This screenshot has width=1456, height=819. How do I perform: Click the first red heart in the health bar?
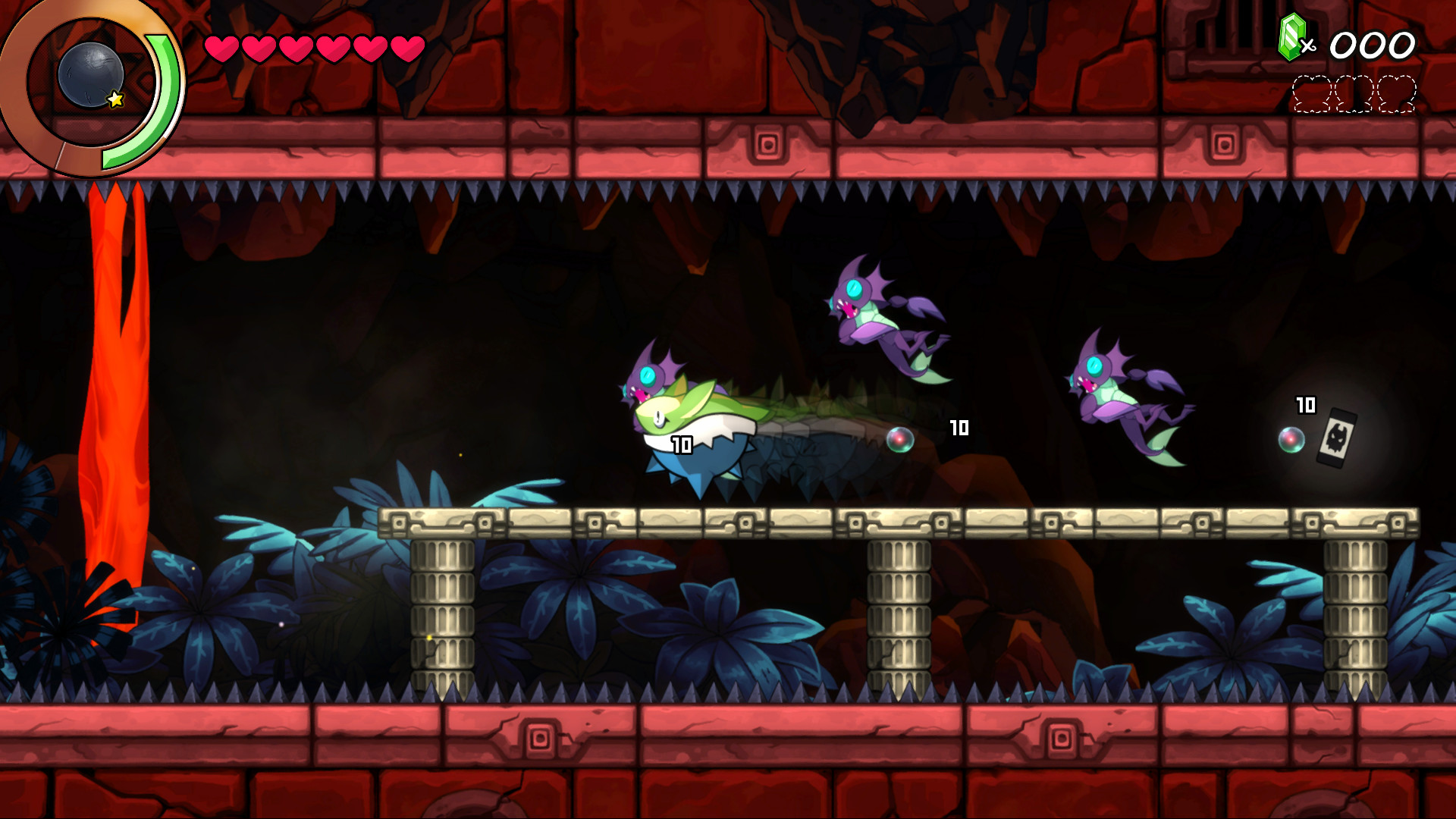tap(220, 47)
